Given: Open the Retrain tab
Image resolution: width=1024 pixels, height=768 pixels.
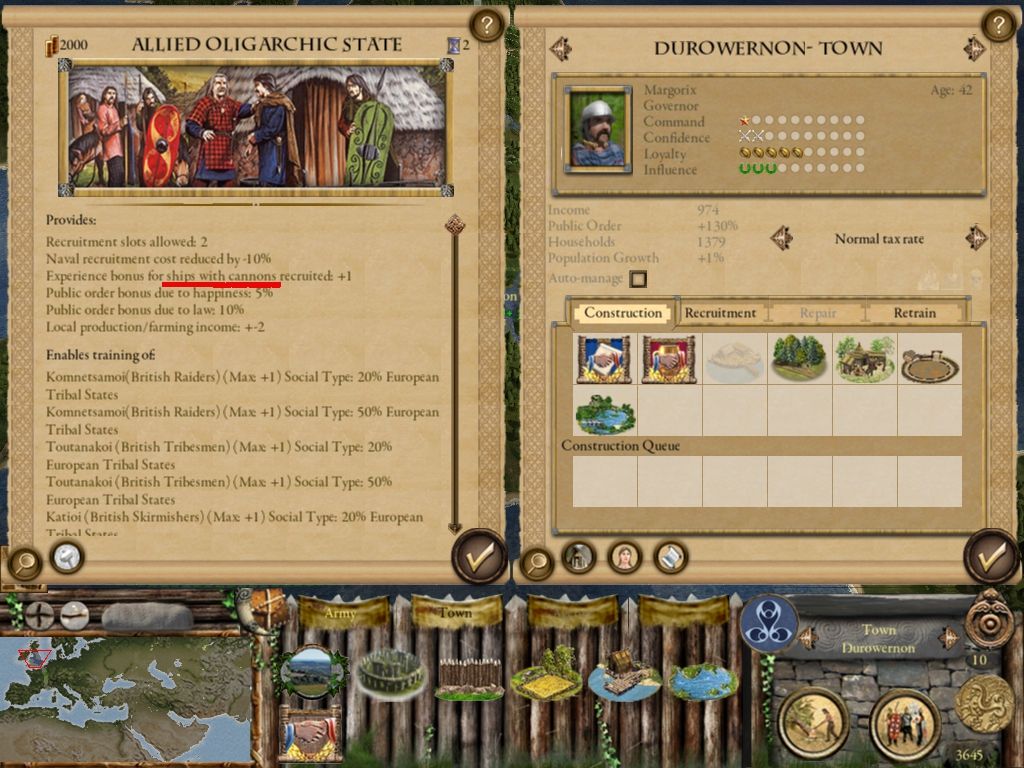Looking at the screenshot, I should (914, 313).
